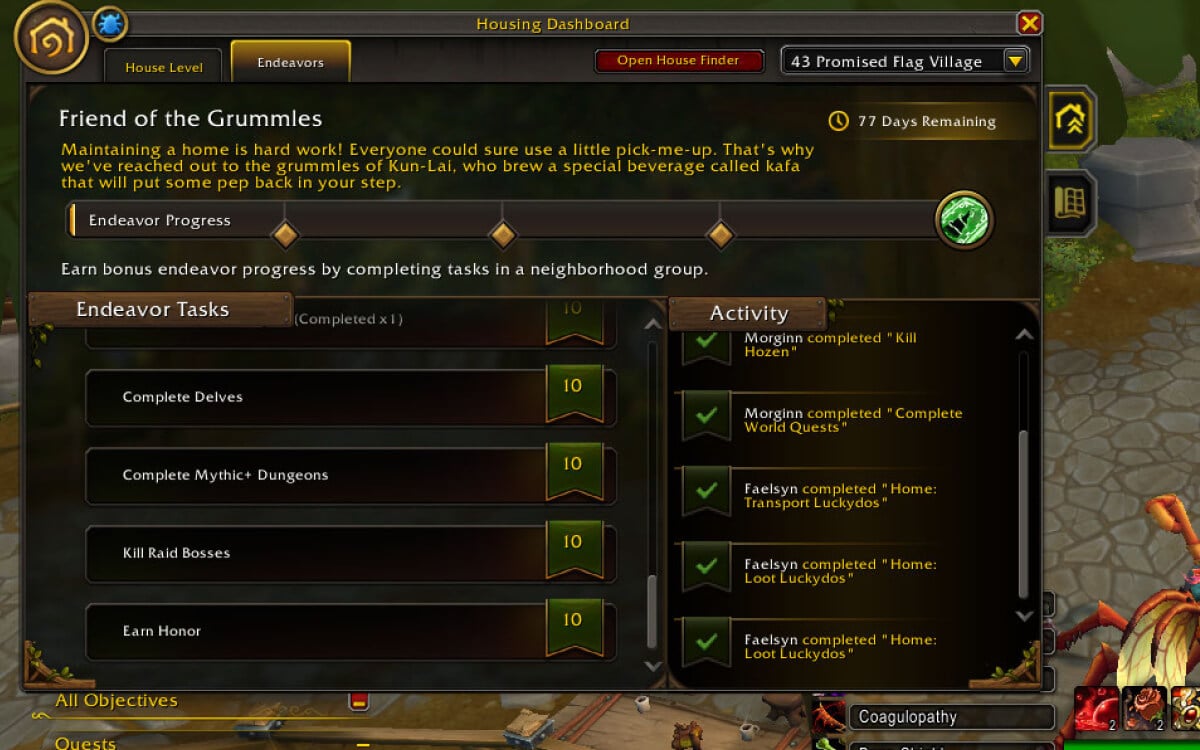Switch to the House Level tab
The width and height of the screenshot is (1200, 750).
coord(164,67)
